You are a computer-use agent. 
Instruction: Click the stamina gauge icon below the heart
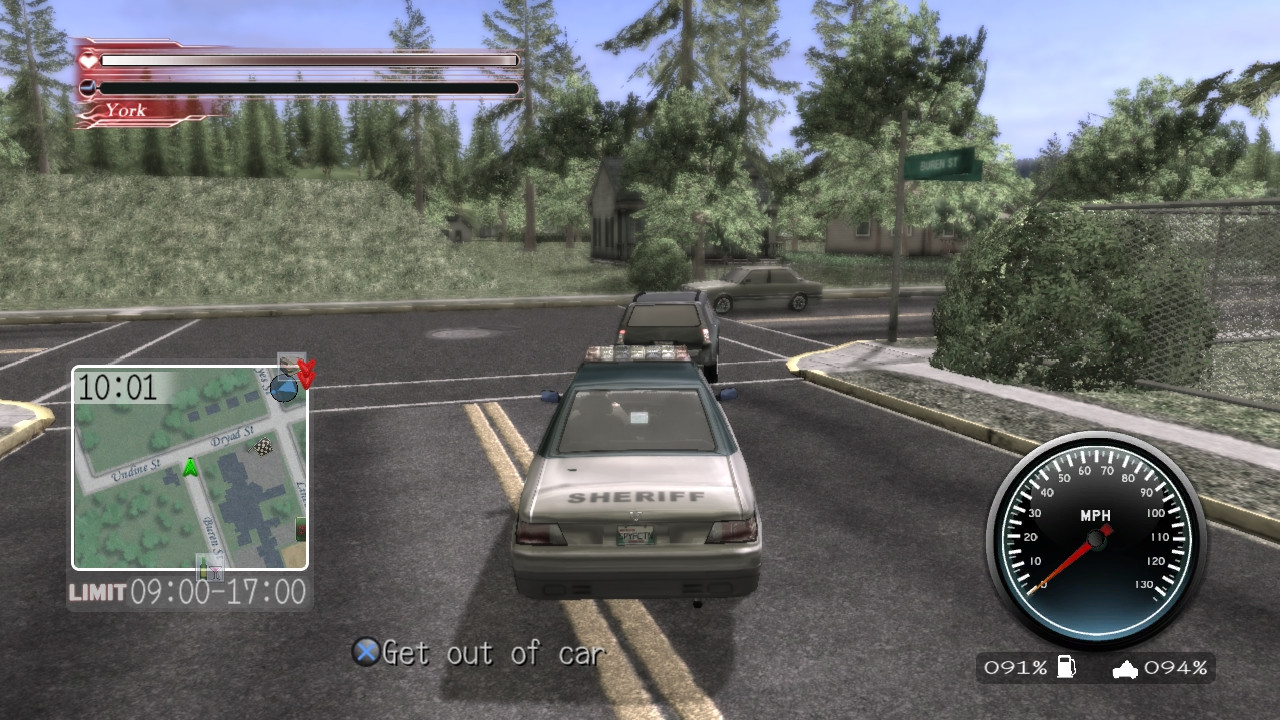[x=86, y=87]
